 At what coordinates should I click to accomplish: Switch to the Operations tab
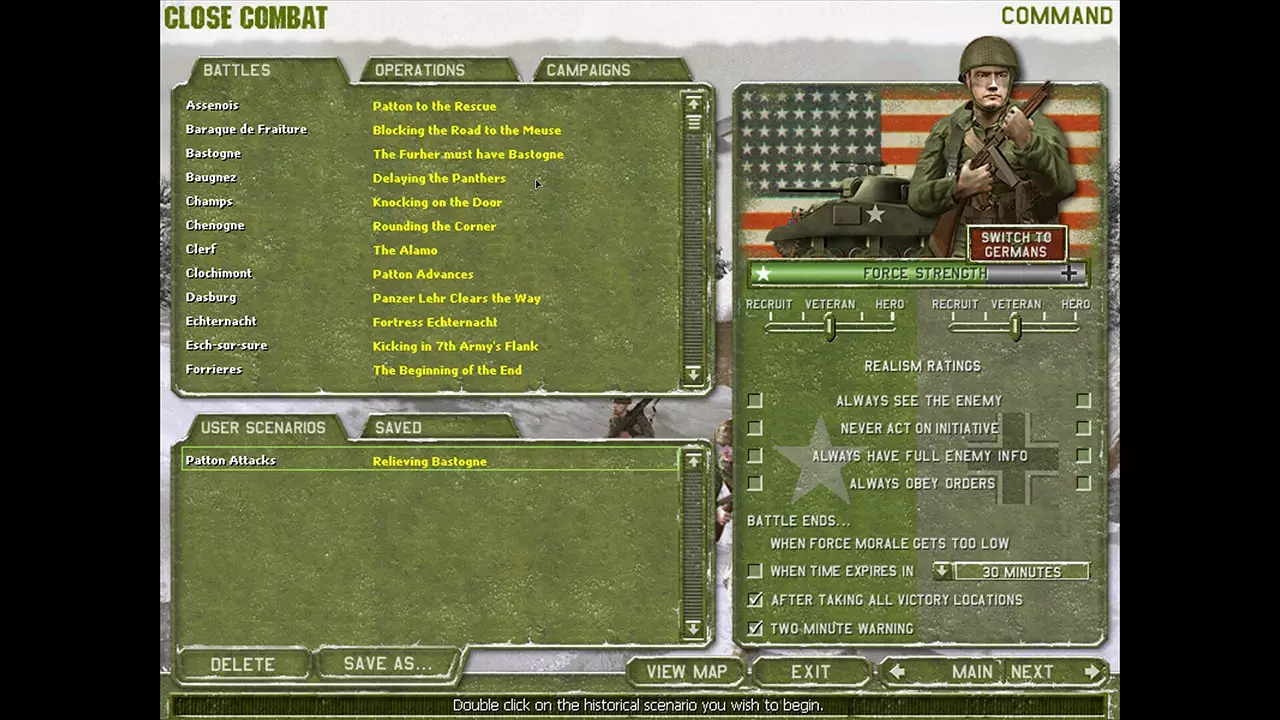pyautogui.click(x=419, y=70)
